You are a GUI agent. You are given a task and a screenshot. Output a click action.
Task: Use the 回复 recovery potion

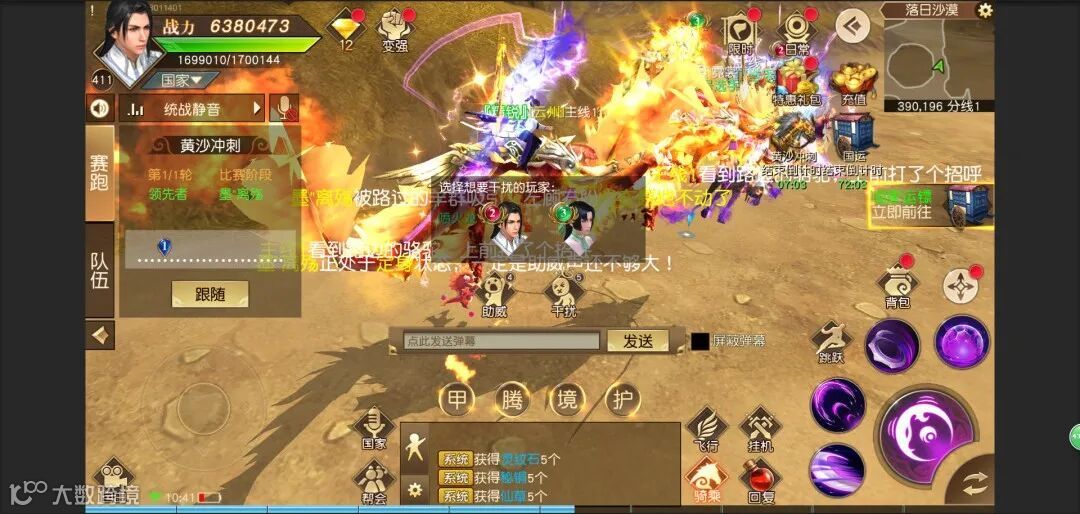pos(760,478)
